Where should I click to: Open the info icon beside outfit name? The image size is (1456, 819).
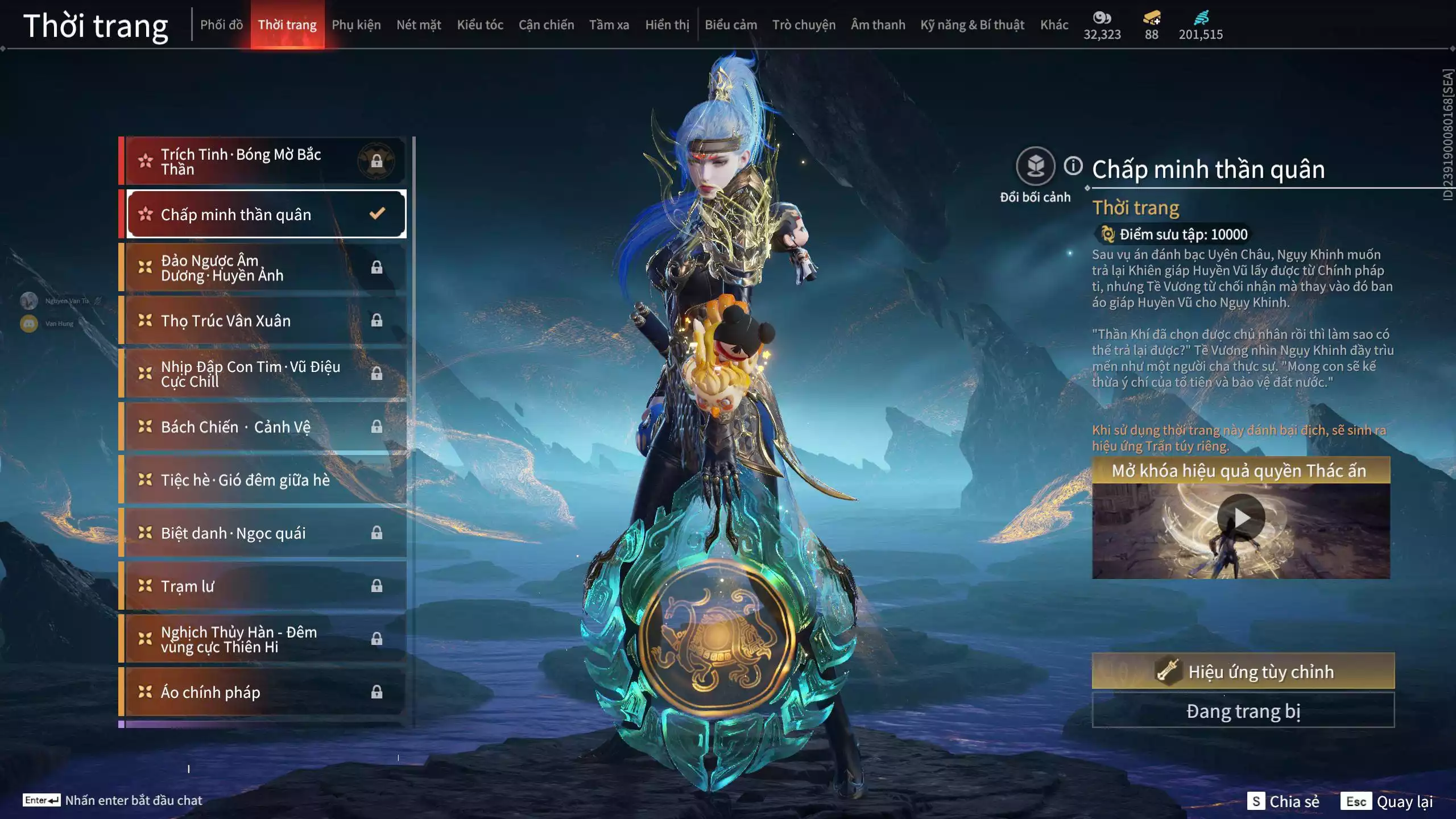point(1073,166)
